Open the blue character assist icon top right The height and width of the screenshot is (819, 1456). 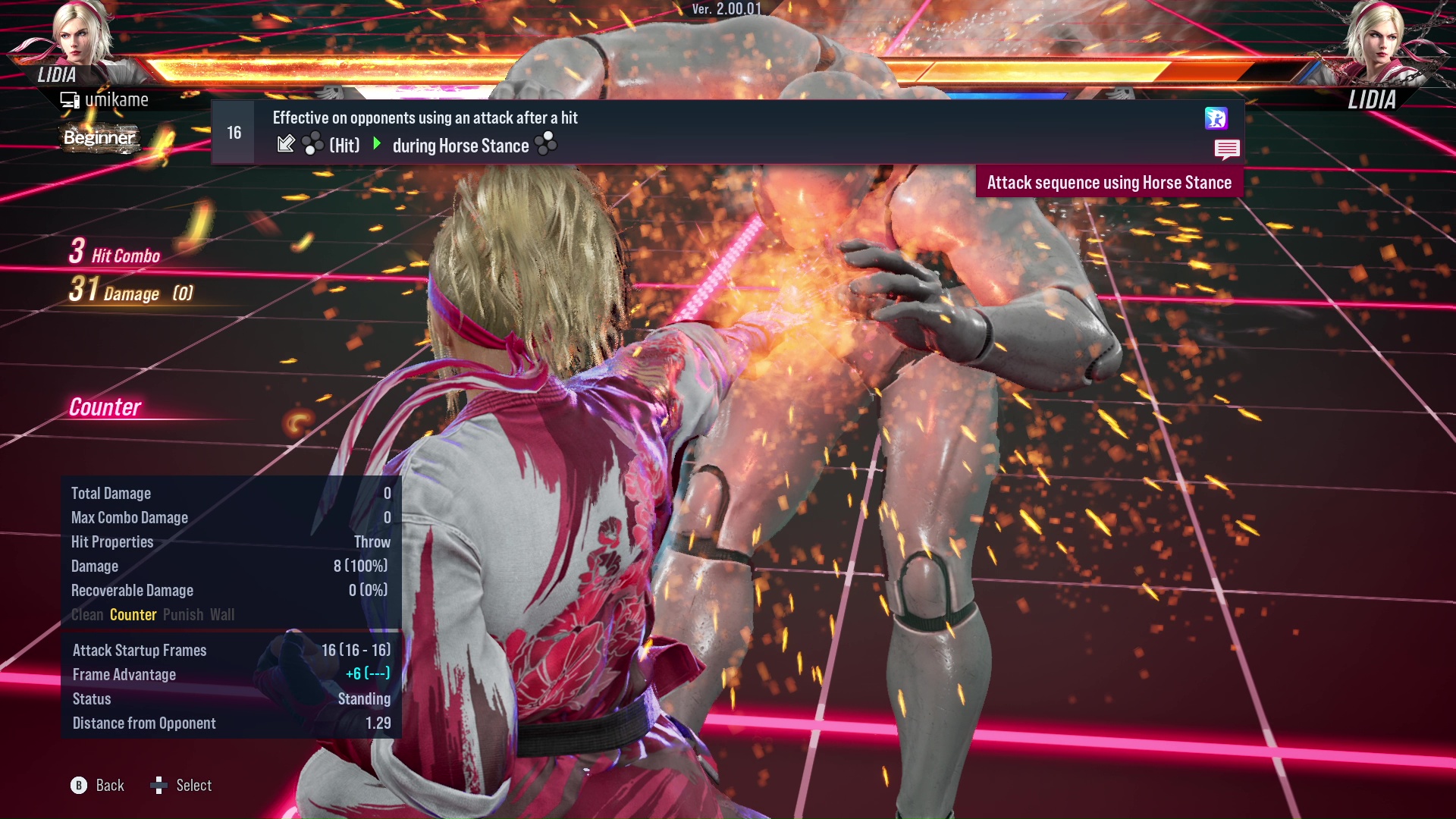1216,118
